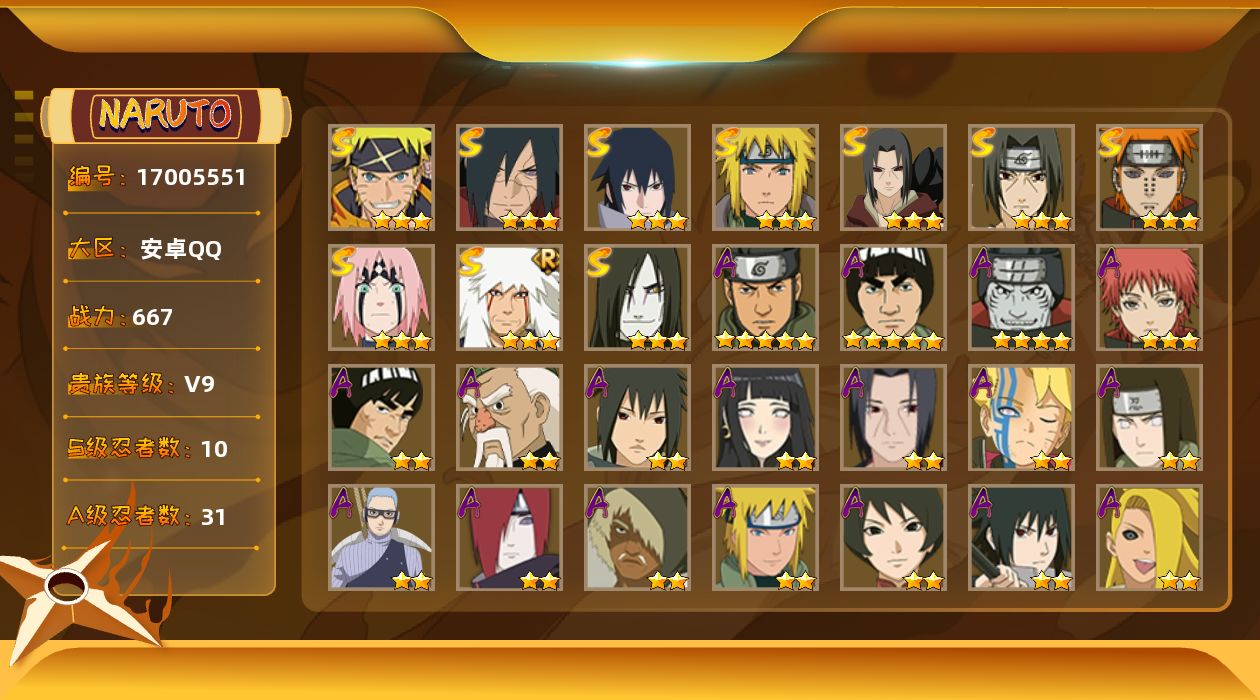The width and height of the screenshot is (1260, 700).
Task: Choose the Hinata ninja portrait
Action: [765, 417]
